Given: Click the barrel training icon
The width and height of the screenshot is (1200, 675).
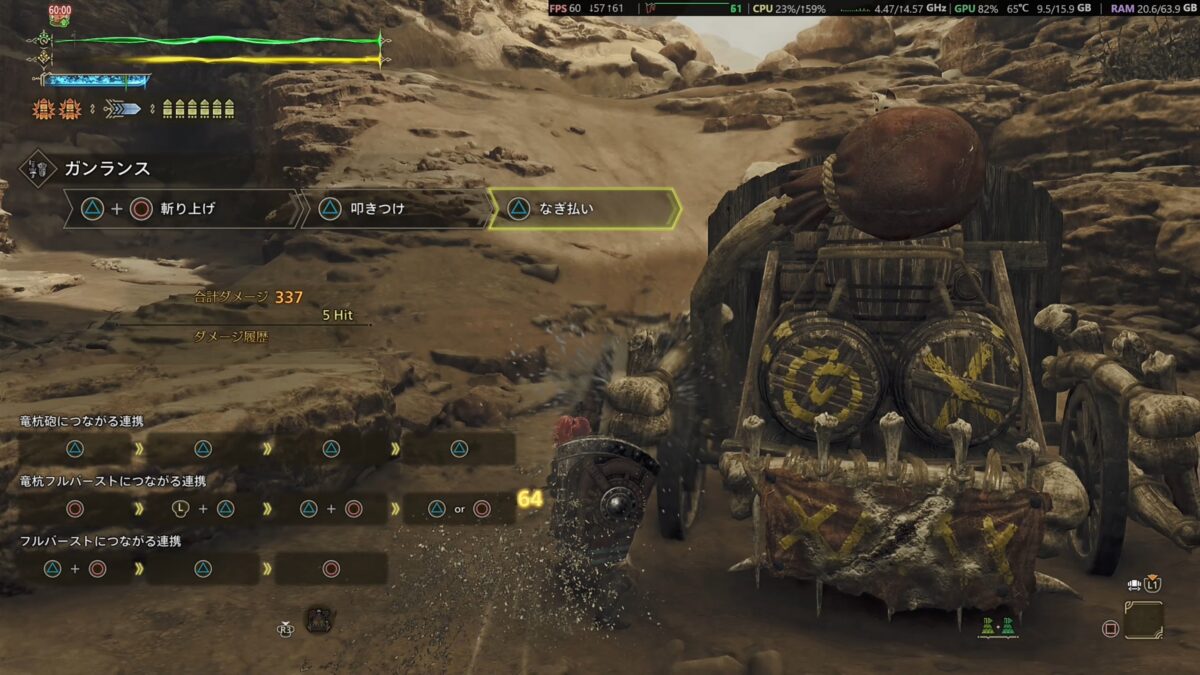Looking at the screenshot, I should (319, 619).
